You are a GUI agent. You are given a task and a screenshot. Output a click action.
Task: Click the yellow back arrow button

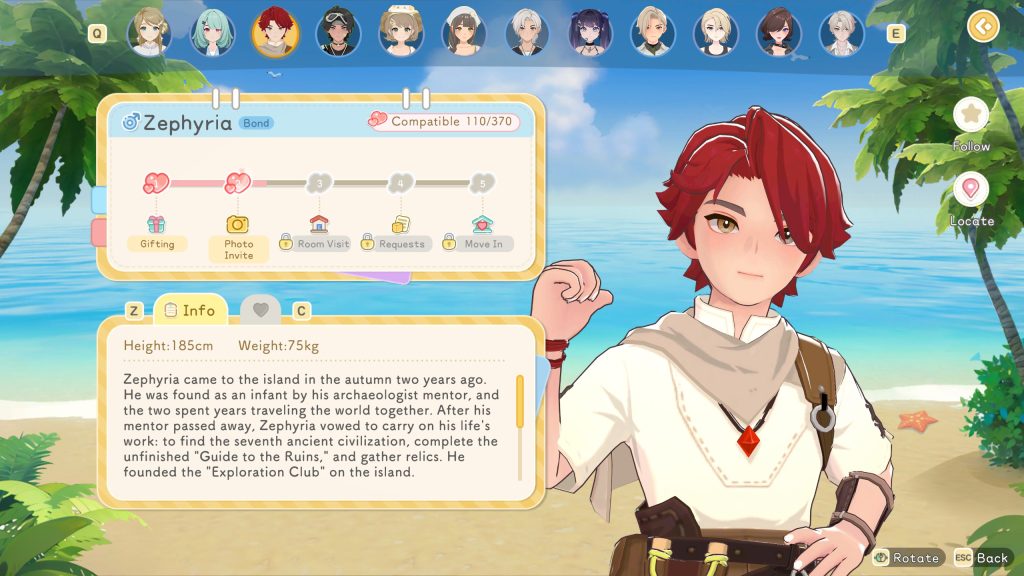[983, 25]
